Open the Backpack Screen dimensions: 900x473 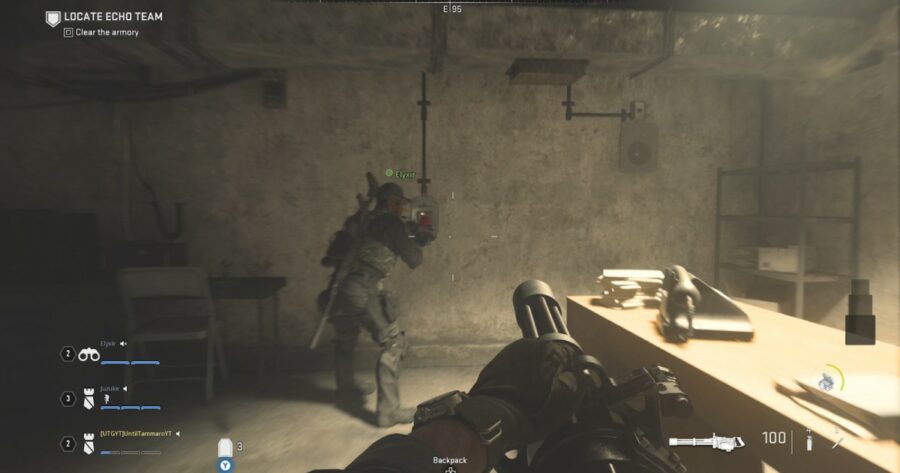point(449,461)
